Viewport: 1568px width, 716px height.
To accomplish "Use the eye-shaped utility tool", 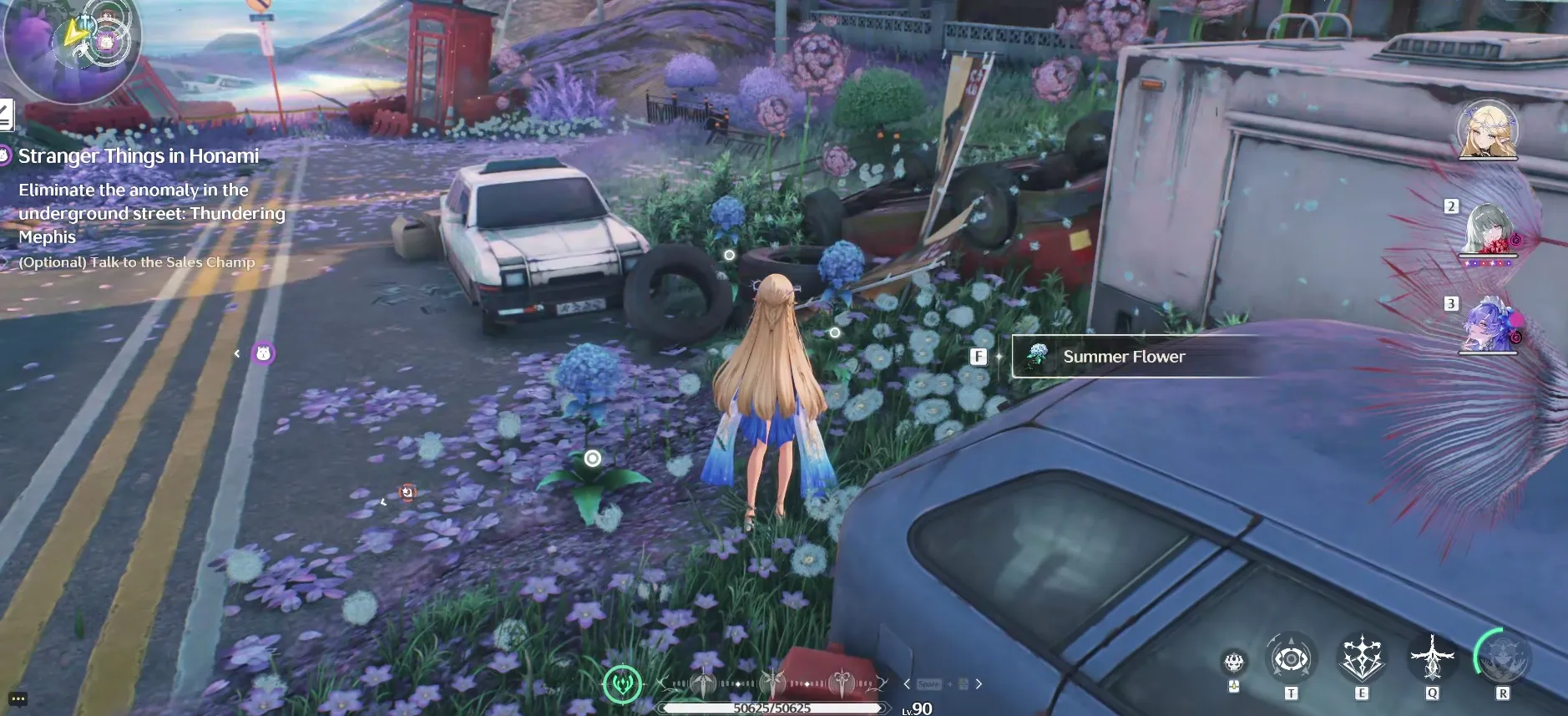I will click(1291, 660).
